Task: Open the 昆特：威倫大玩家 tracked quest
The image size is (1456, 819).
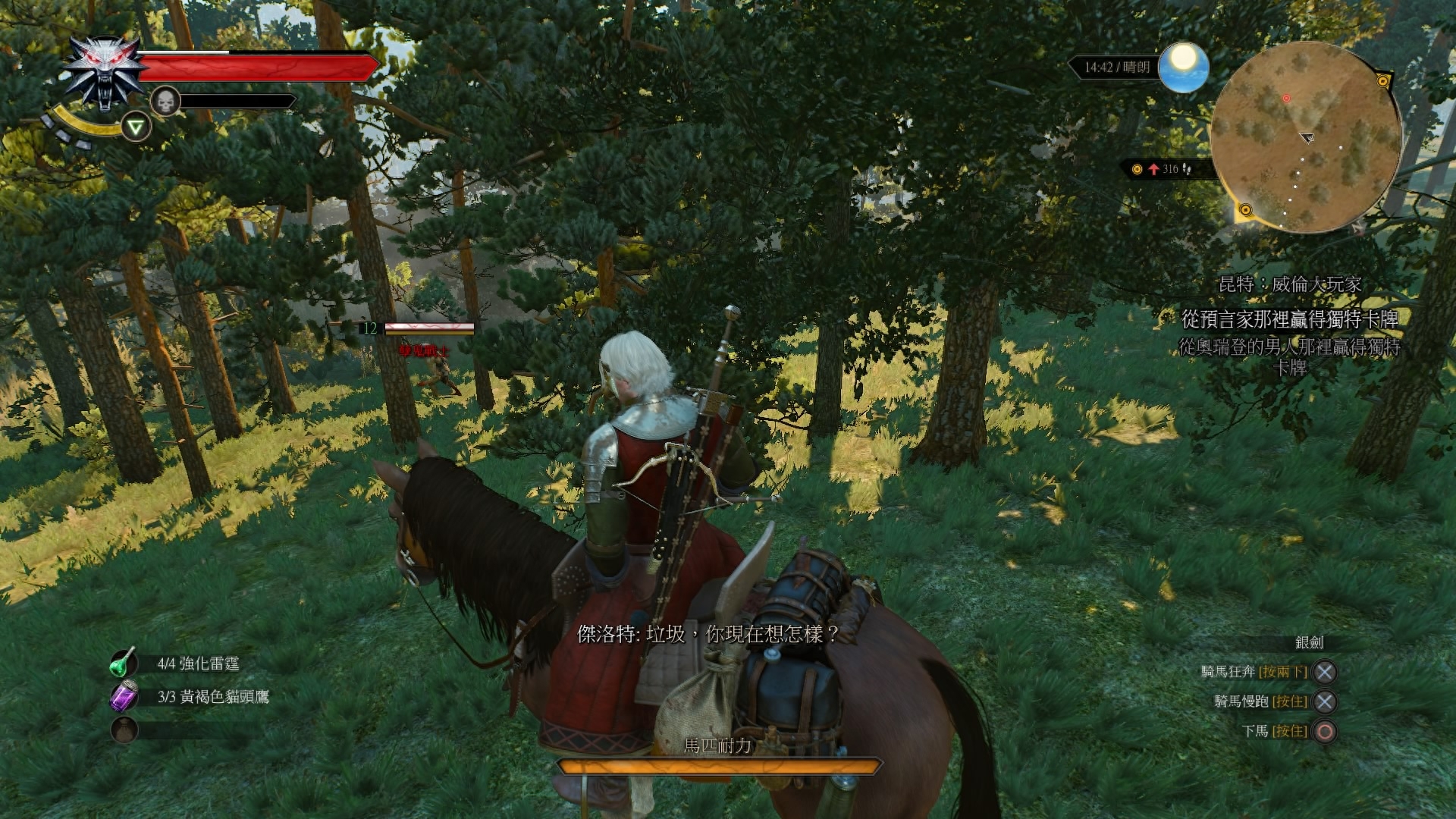Action: [1289, 284]
